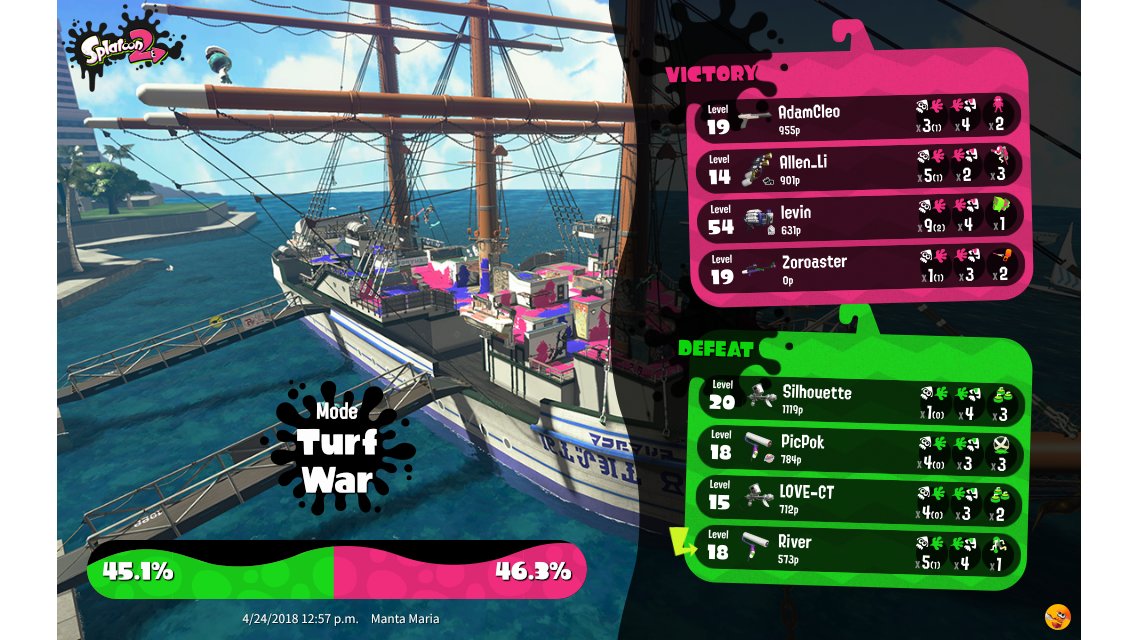This screenshot has height=640, width=1138.
Task: Select the PicPok player row
Action: pyautogui.click(x=858, y=449)
